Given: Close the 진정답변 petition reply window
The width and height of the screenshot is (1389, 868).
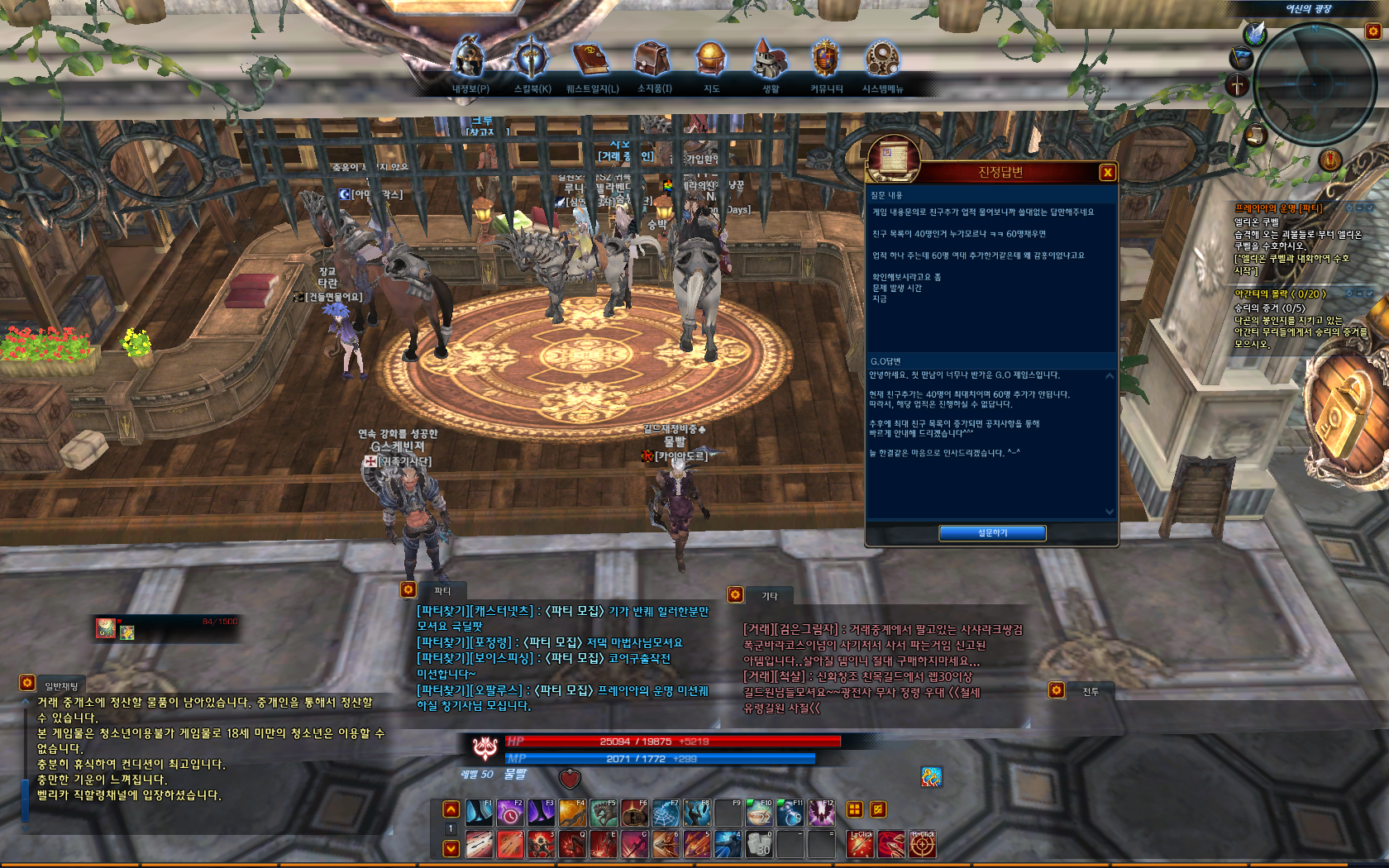Looking at the screenshot, I should click(1107, 172).
